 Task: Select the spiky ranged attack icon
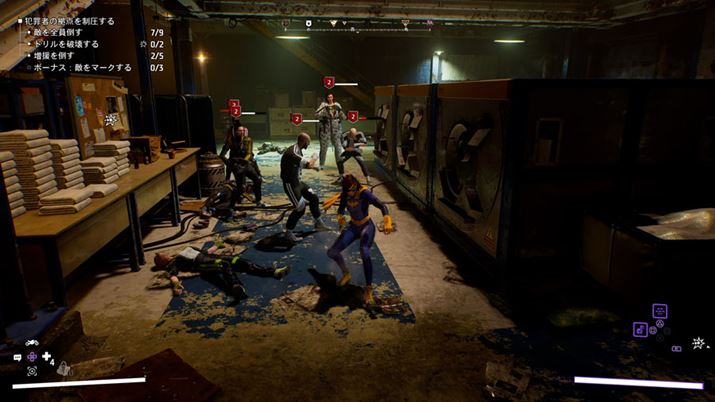[x=698, y=343]
